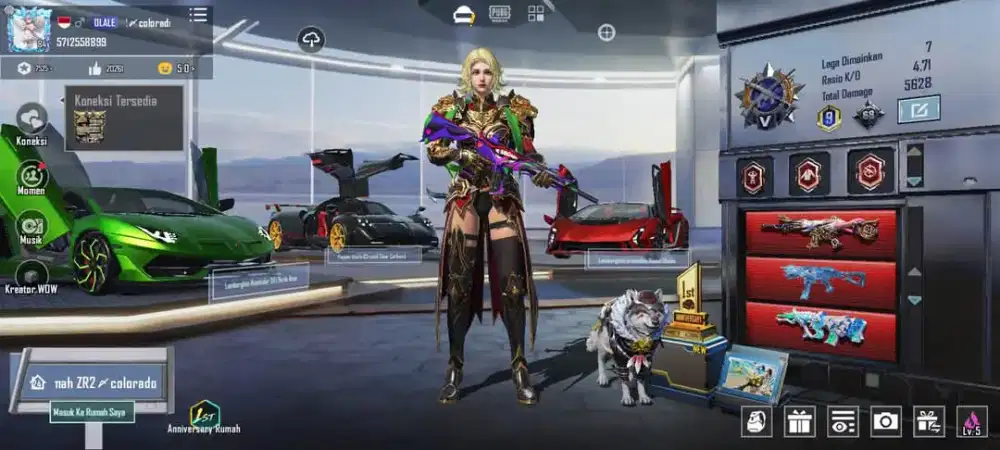1000x450 pixels.
Task: Click Masuk Ke Rumah Saya button
Action: (x=92, y=411)
